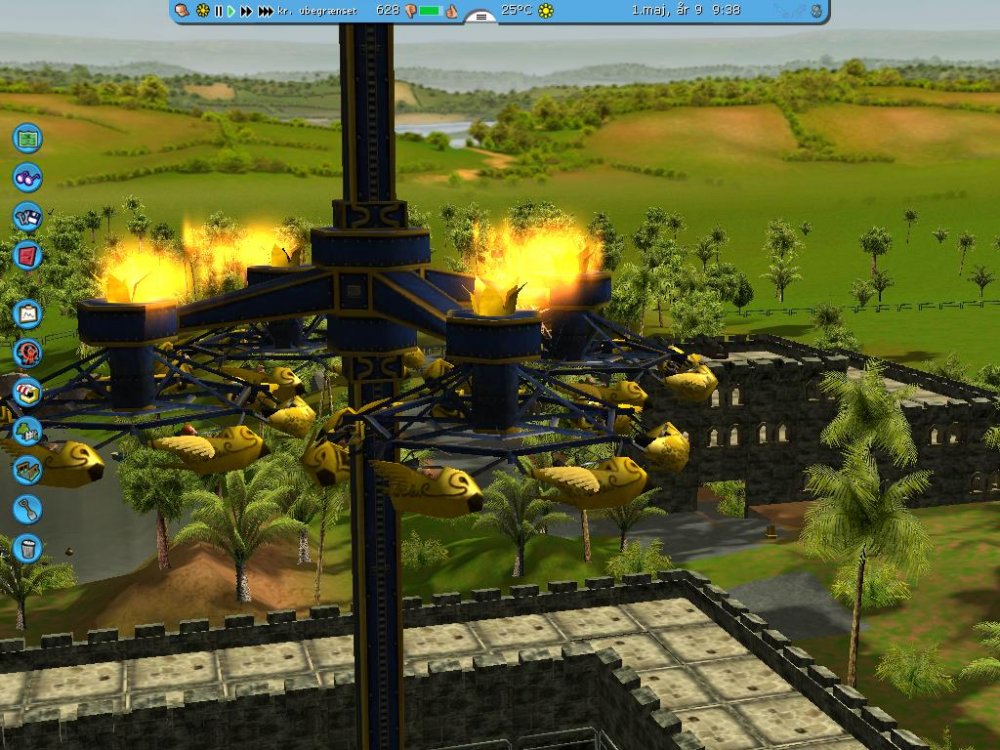The height and width of the screenshot is (750, 1000).
Task: Set game speed to fast forward
Action: click(x=246, y=11)
